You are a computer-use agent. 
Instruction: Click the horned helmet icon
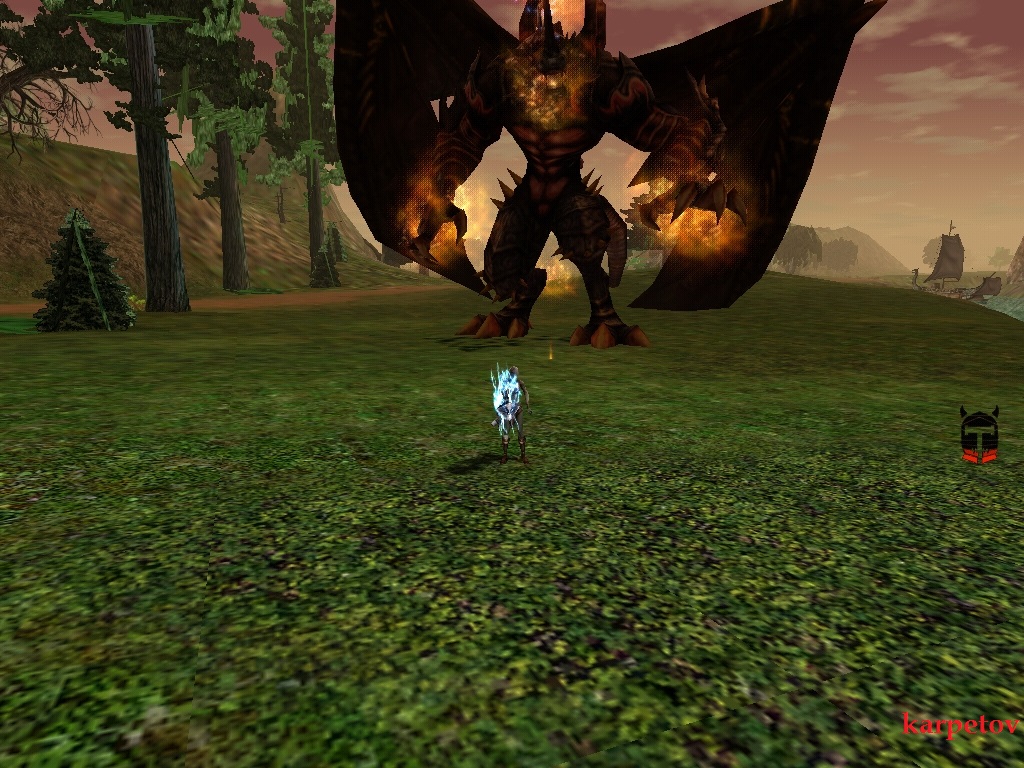[x=979, y=435]
